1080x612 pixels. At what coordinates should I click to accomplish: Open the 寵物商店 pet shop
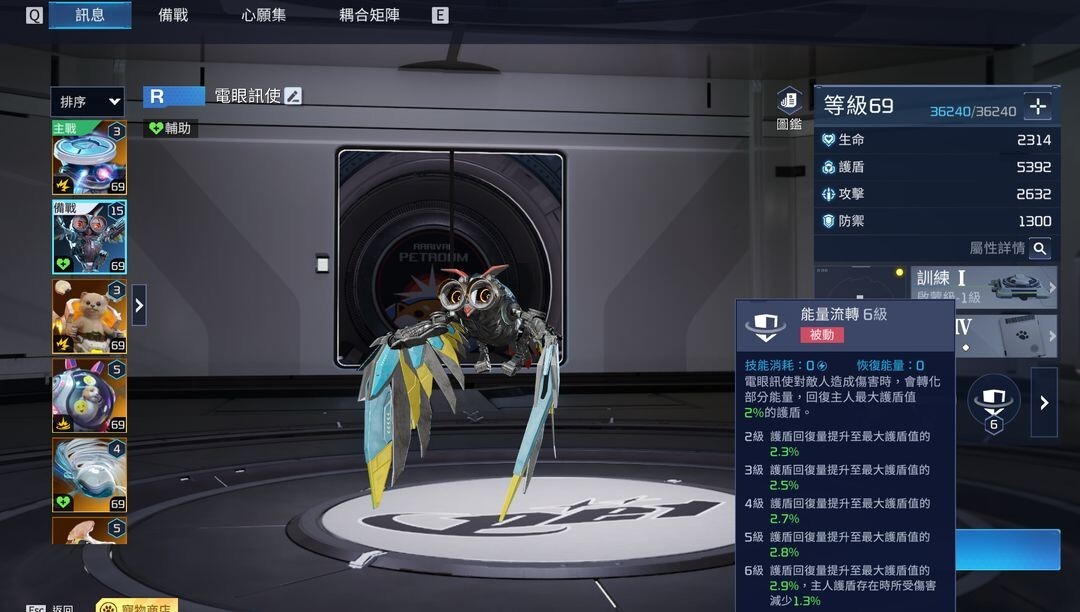pyautogui.click(x=136, y=606)
